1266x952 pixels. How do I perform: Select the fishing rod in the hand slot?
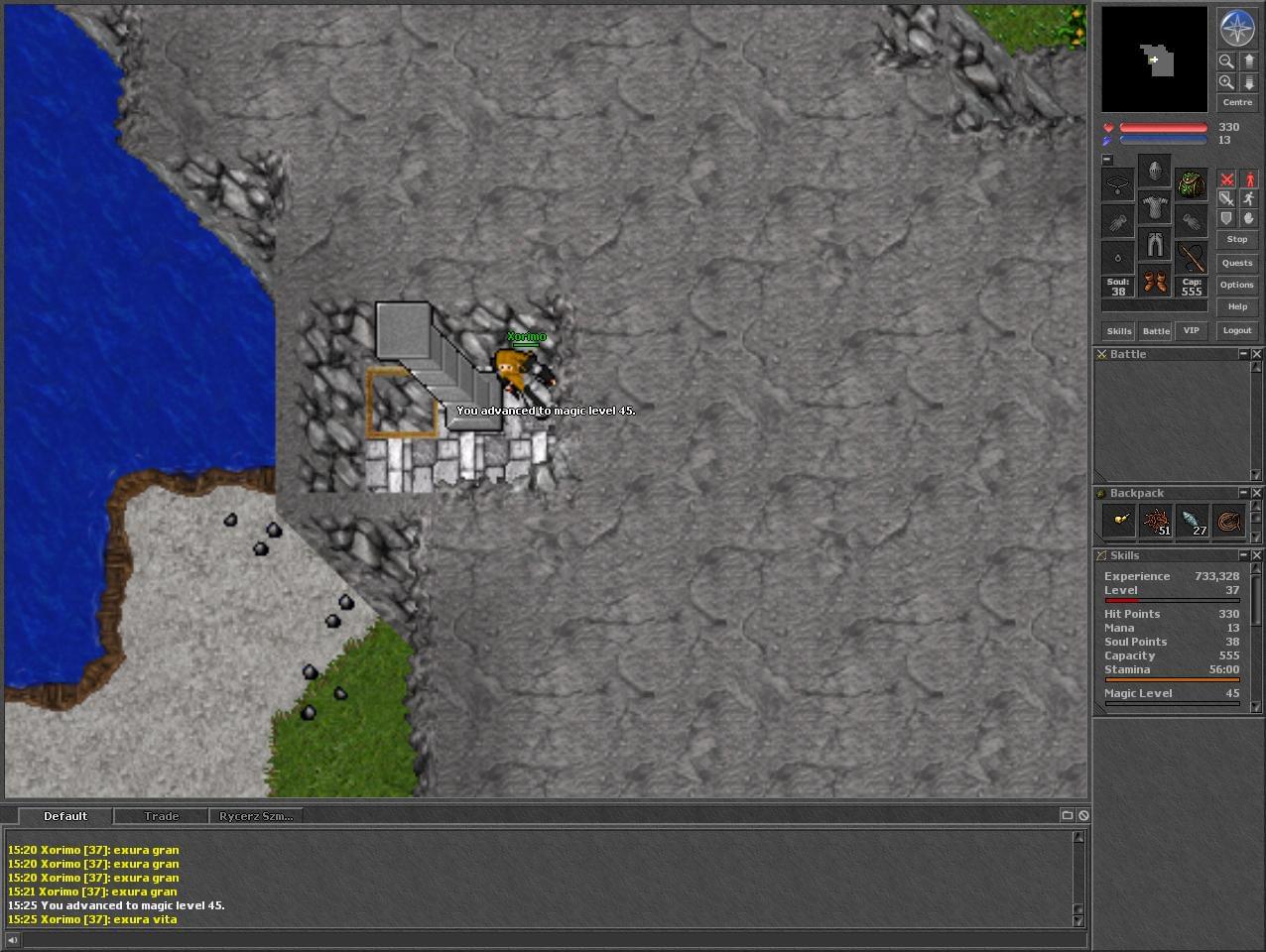coord(1192,258)
